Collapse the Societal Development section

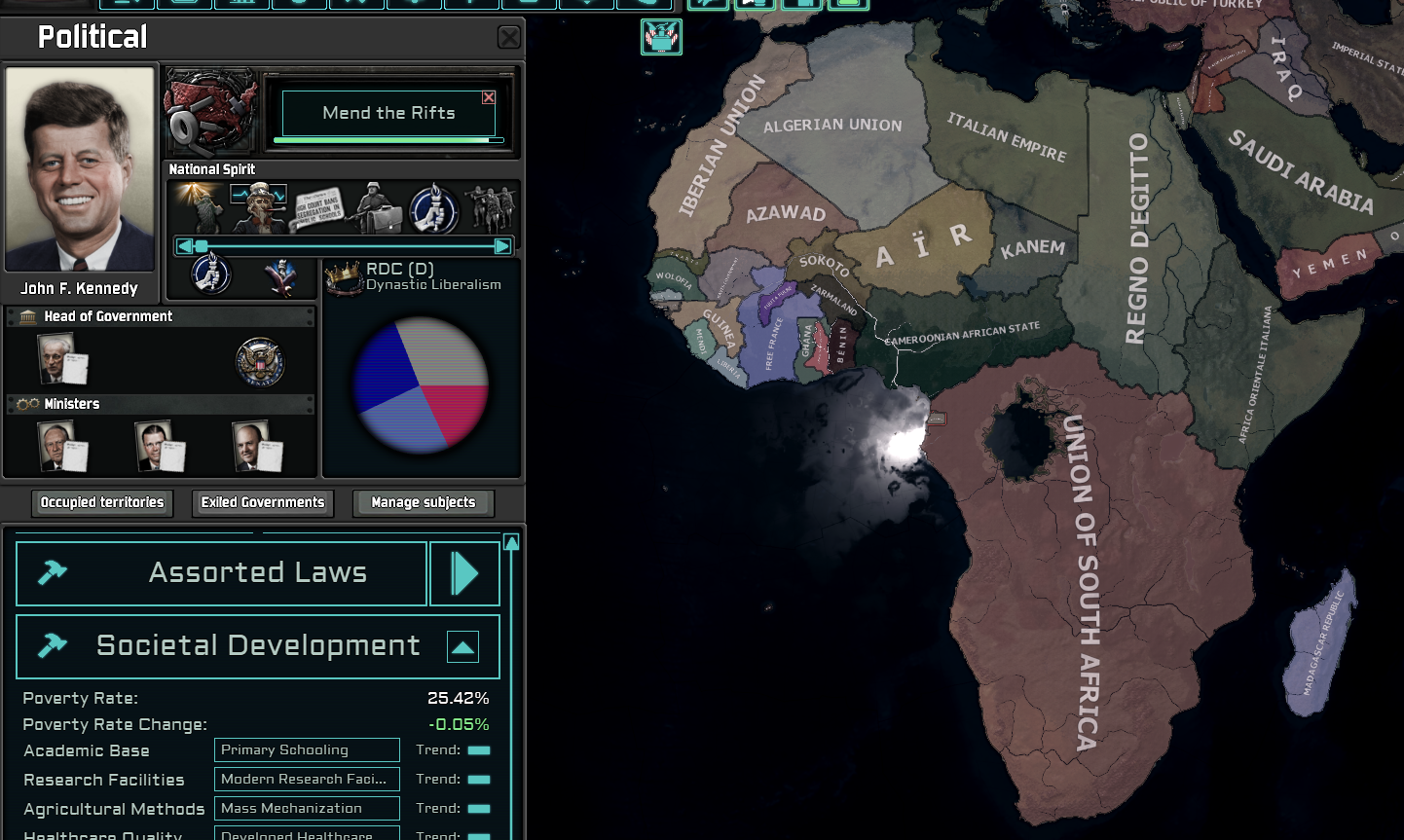462,645
